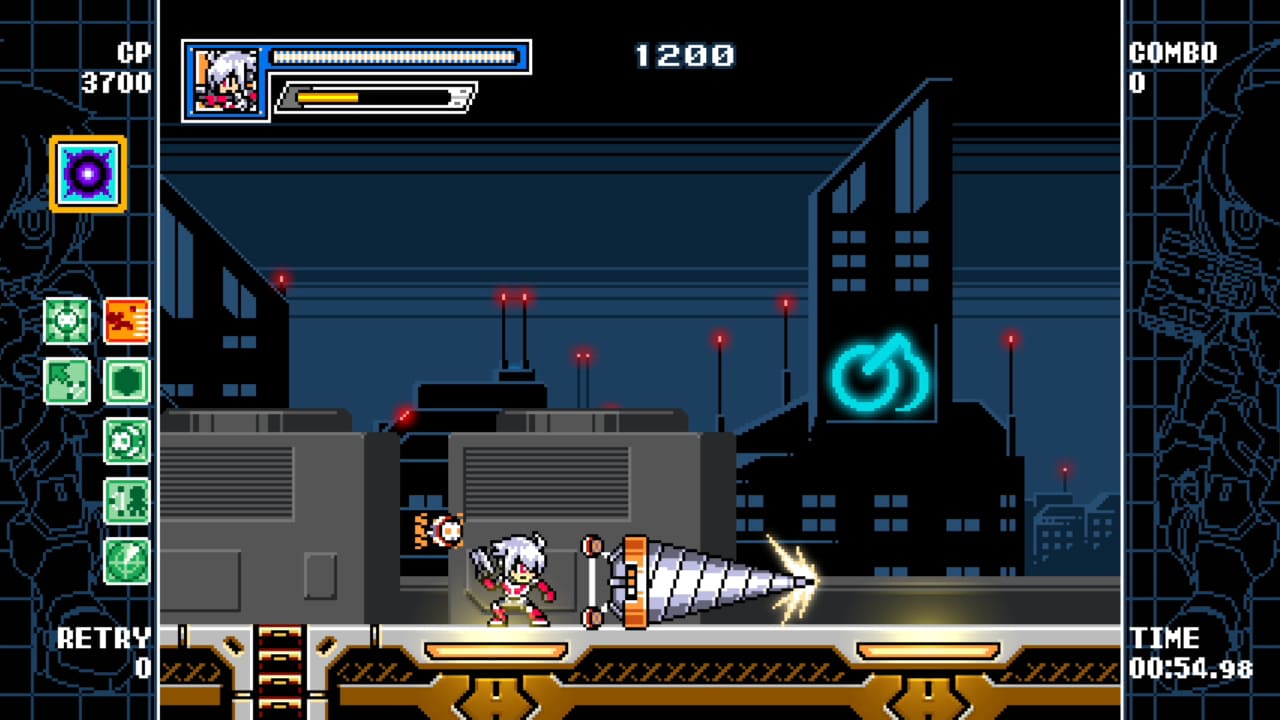Activate the orange dash ability icon
The width and height of the screenshot is (1280, 720).
click(x=127, y=322)
